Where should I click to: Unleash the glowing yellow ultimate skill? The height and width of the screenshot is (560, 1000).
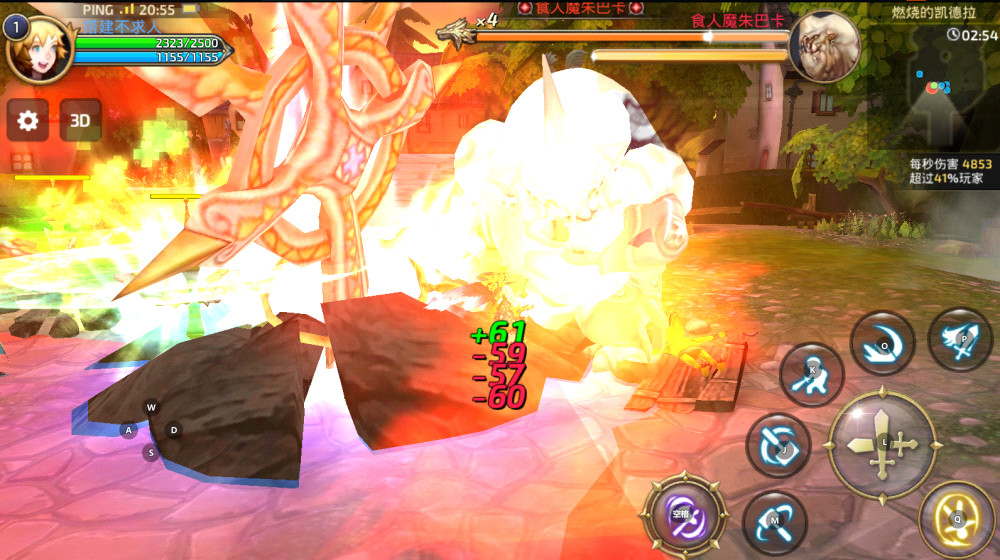(x=956, y=518)
